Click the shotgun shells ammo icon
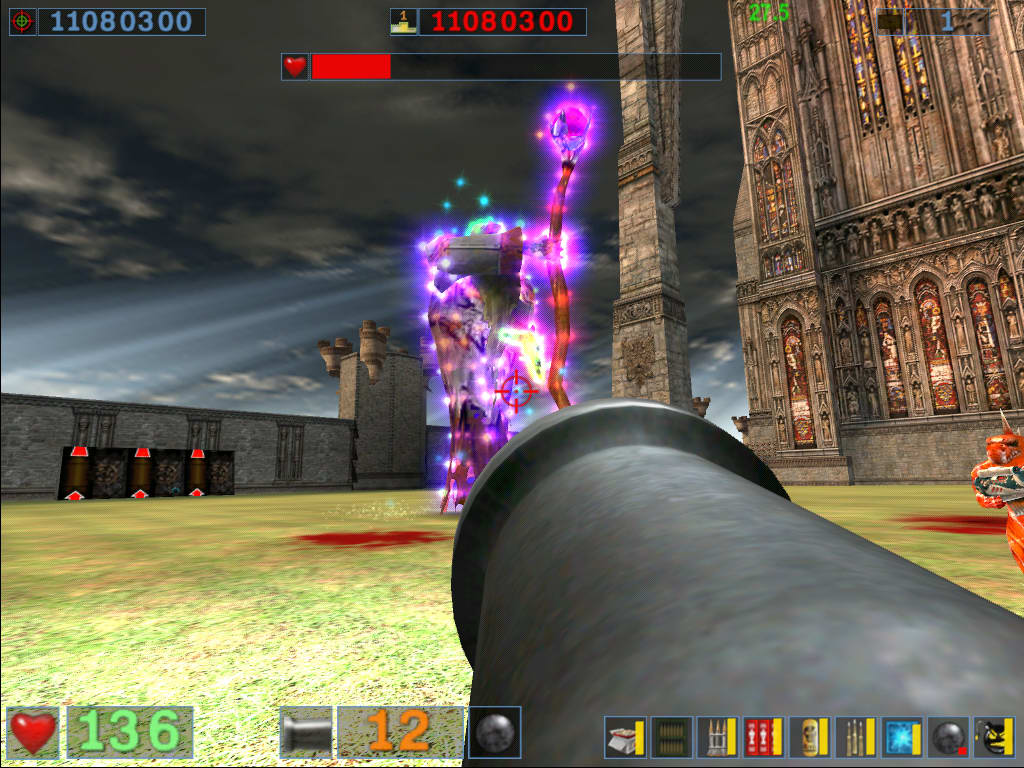 click(625, 738)
